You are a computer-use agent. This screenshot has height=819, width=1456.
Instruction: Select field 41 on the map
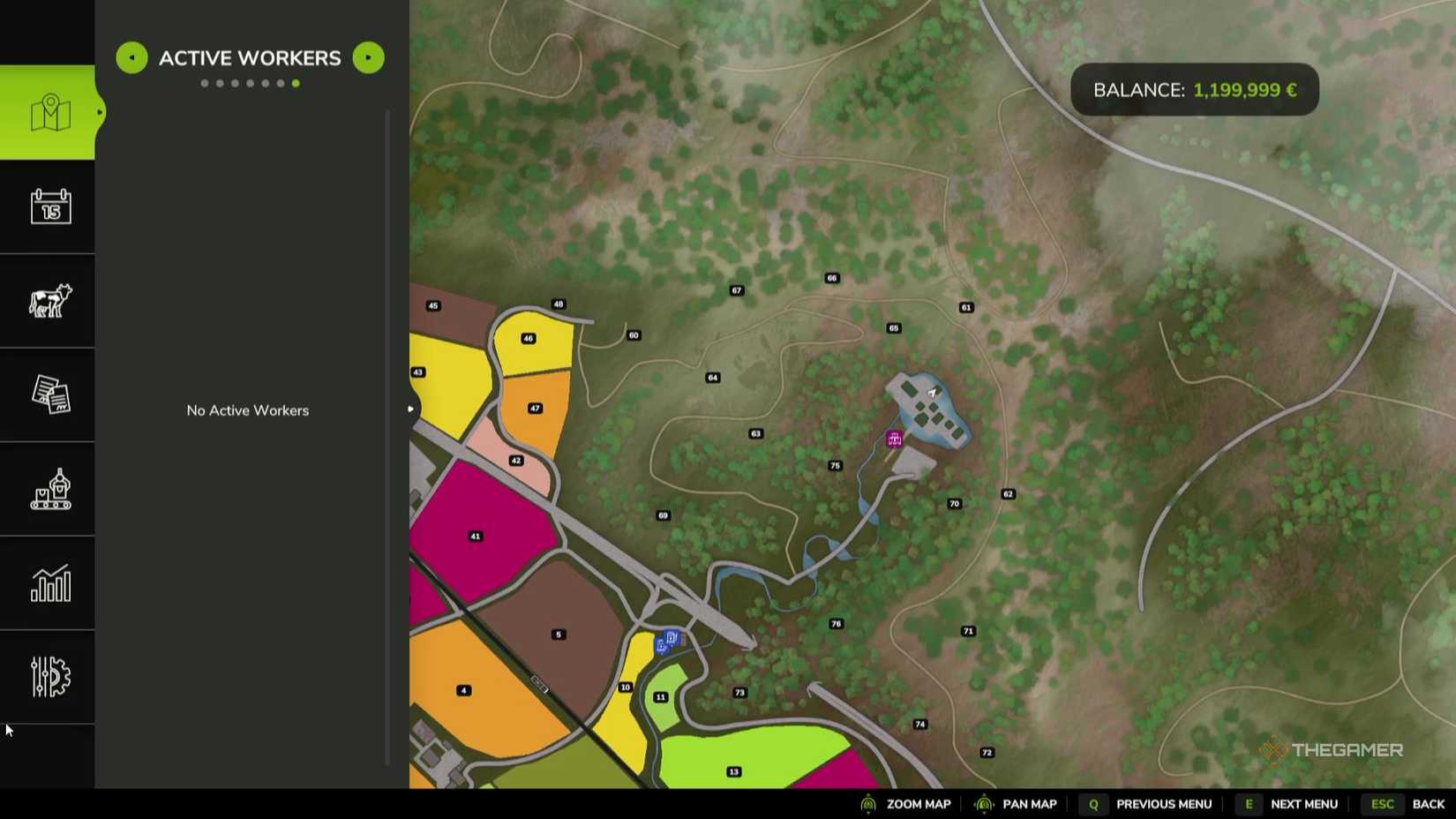475,535
